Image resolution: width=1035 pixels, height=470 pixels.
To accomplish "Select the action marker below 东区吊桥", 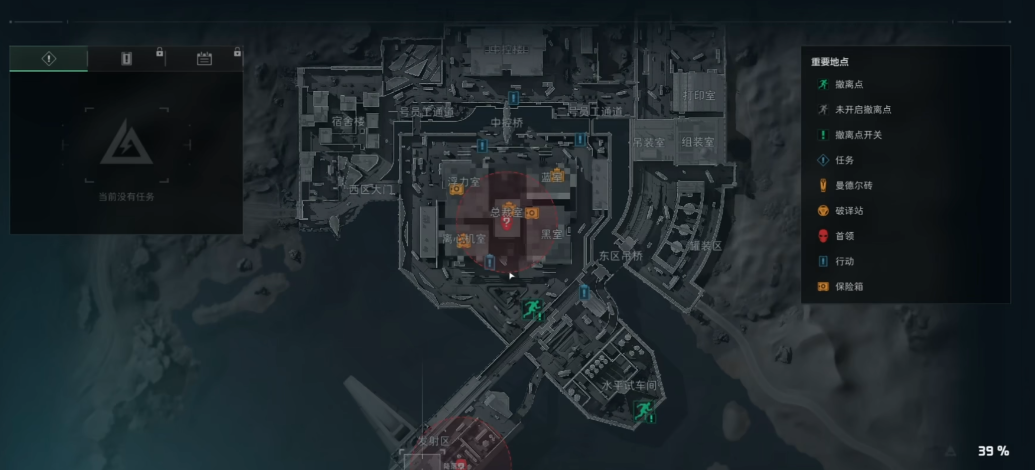I will pos(585,291).
